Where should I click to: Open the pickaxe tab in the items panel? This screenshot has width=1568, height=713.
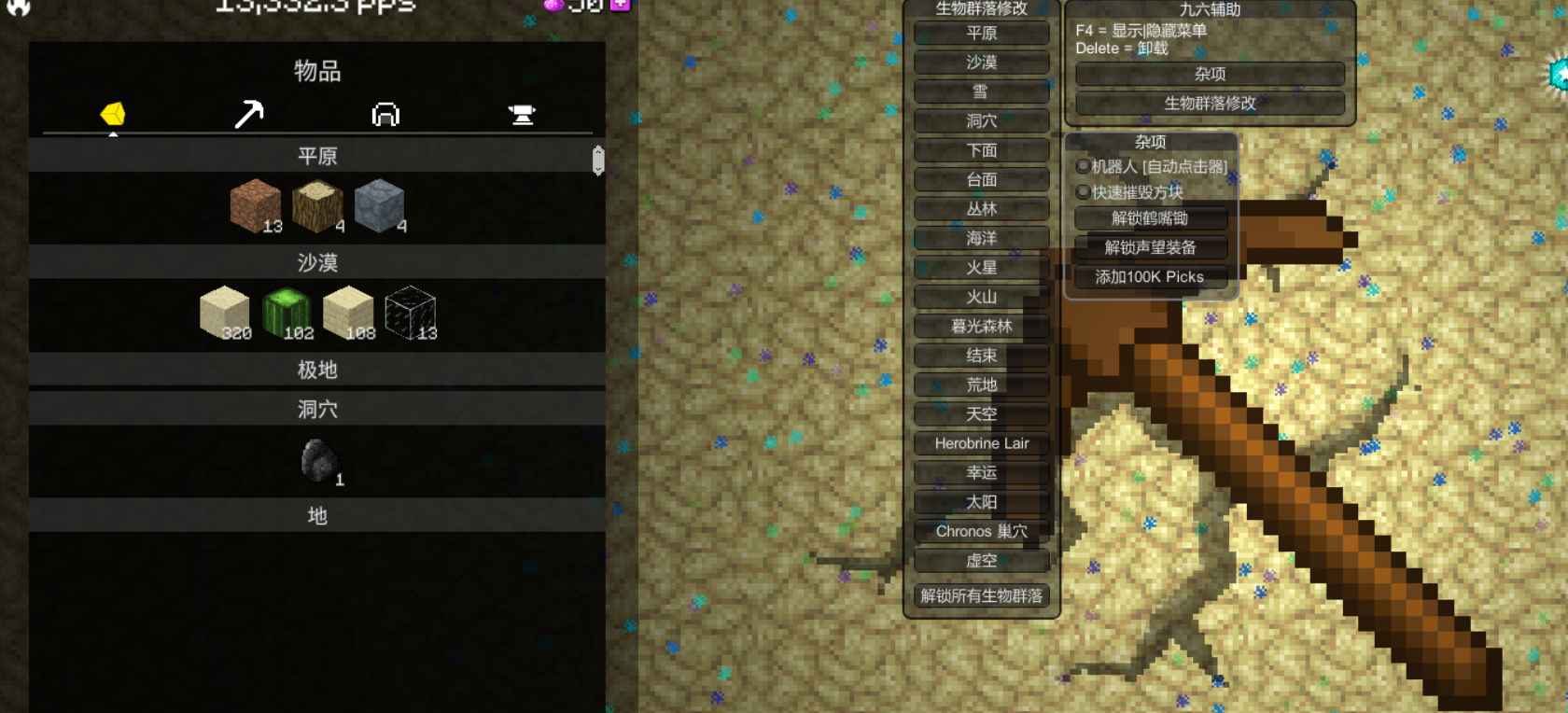249,114
